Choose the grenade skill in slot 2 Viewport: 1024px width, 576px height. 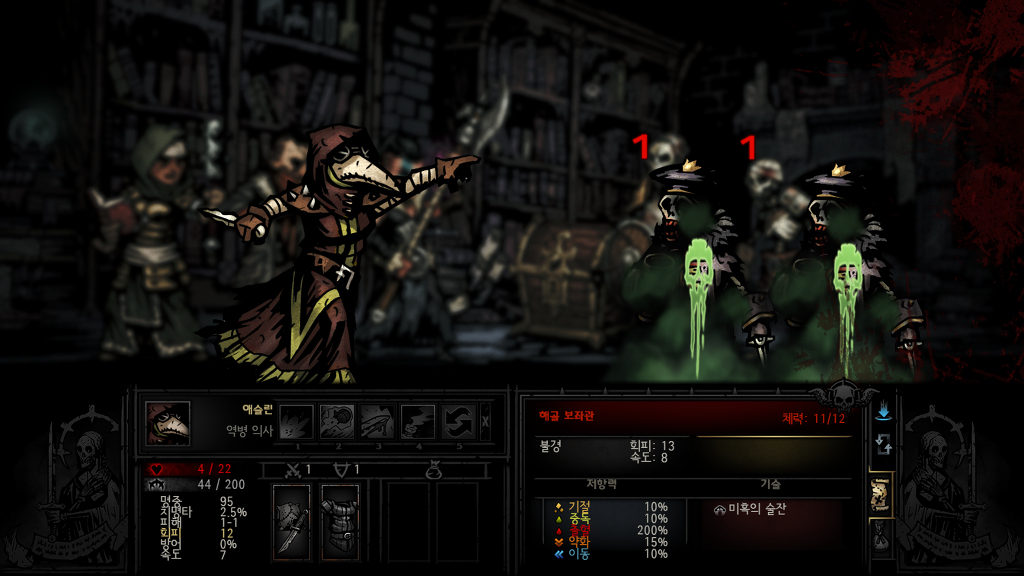pyautogui.click(x=337, y=421)
